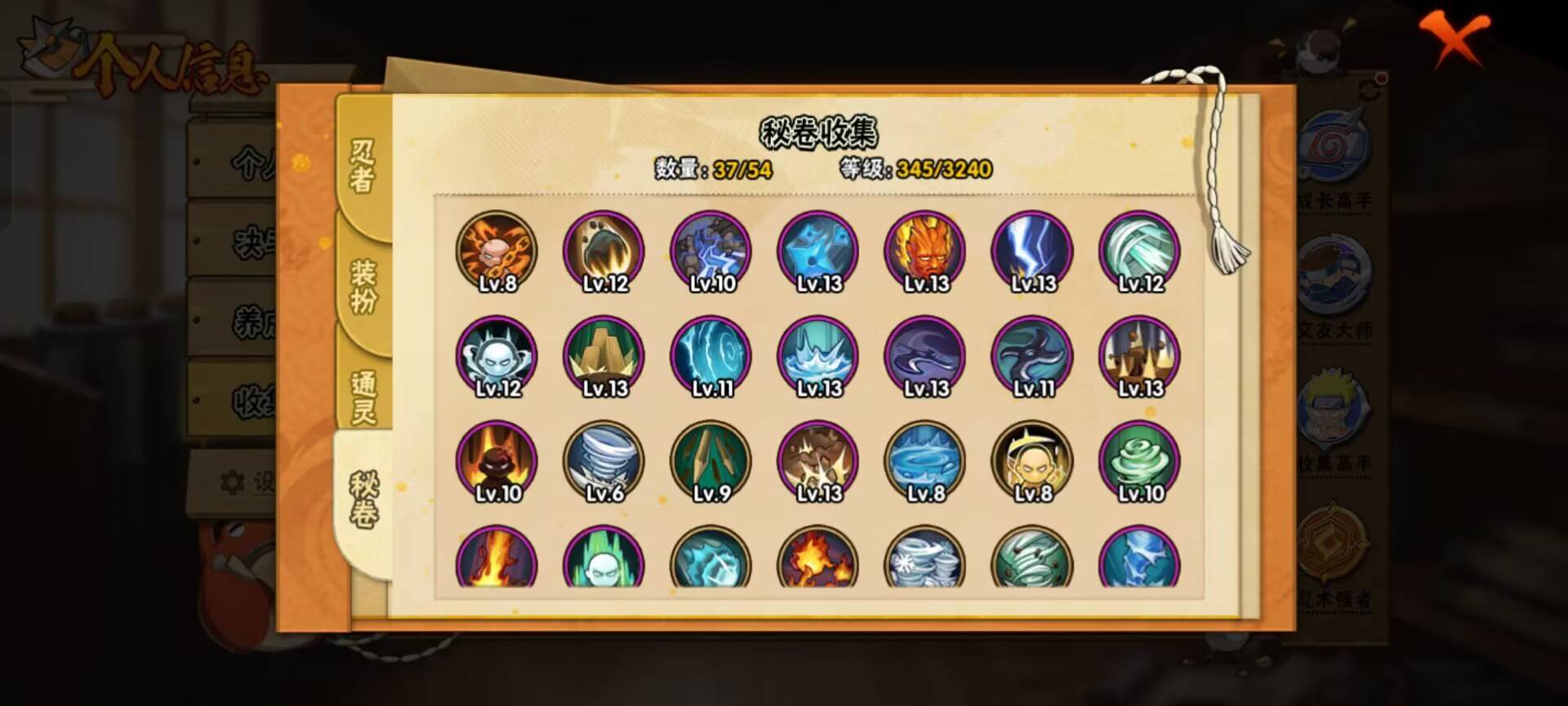Image resolution: width=1568 pixels, height=706 pixels.
Task: Open the Lv.13 fire face scroll
Action: point(927,251)
